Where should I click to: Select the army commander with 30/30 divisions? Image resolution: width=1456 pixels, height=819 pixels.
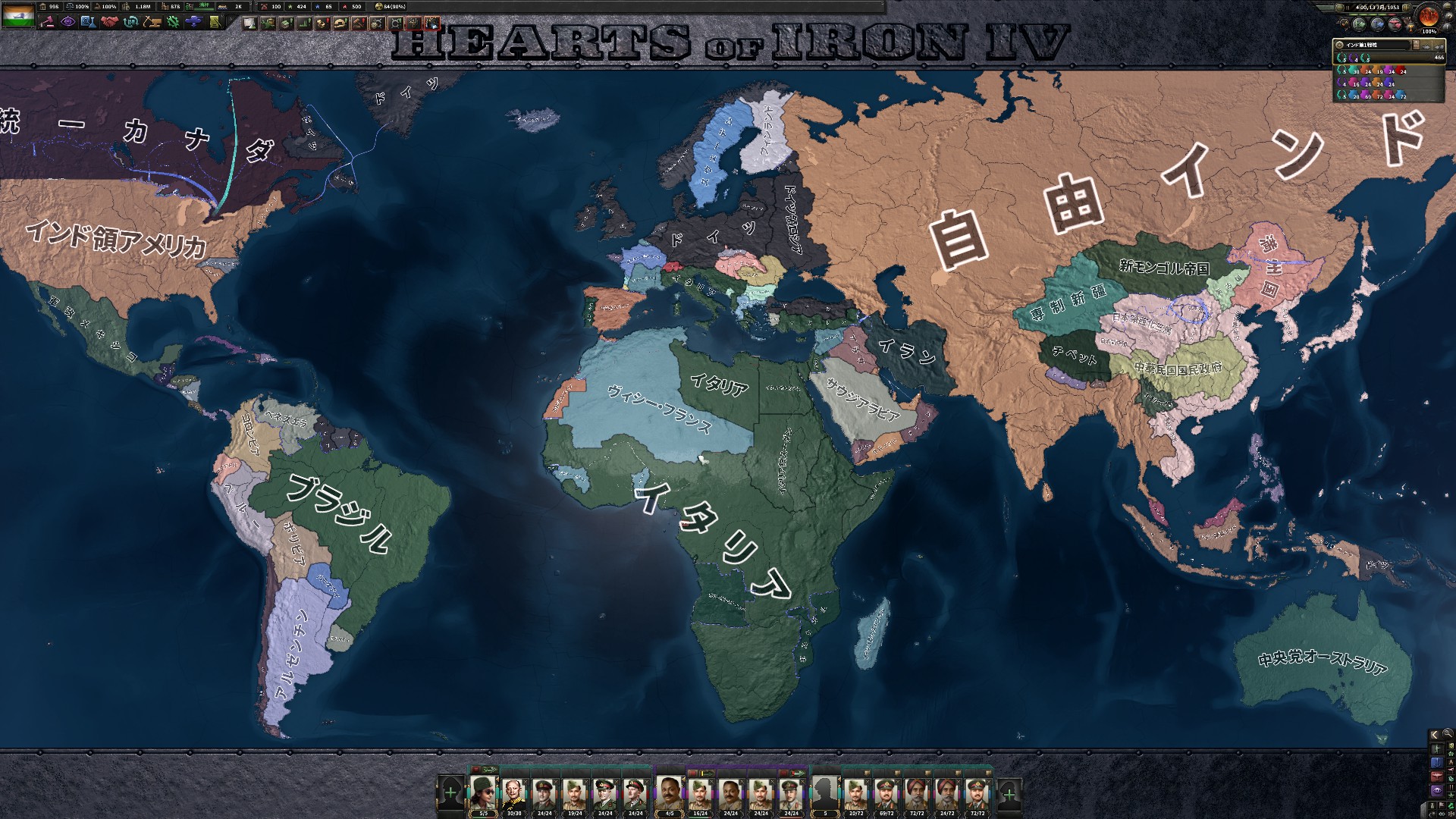[514, 794]
